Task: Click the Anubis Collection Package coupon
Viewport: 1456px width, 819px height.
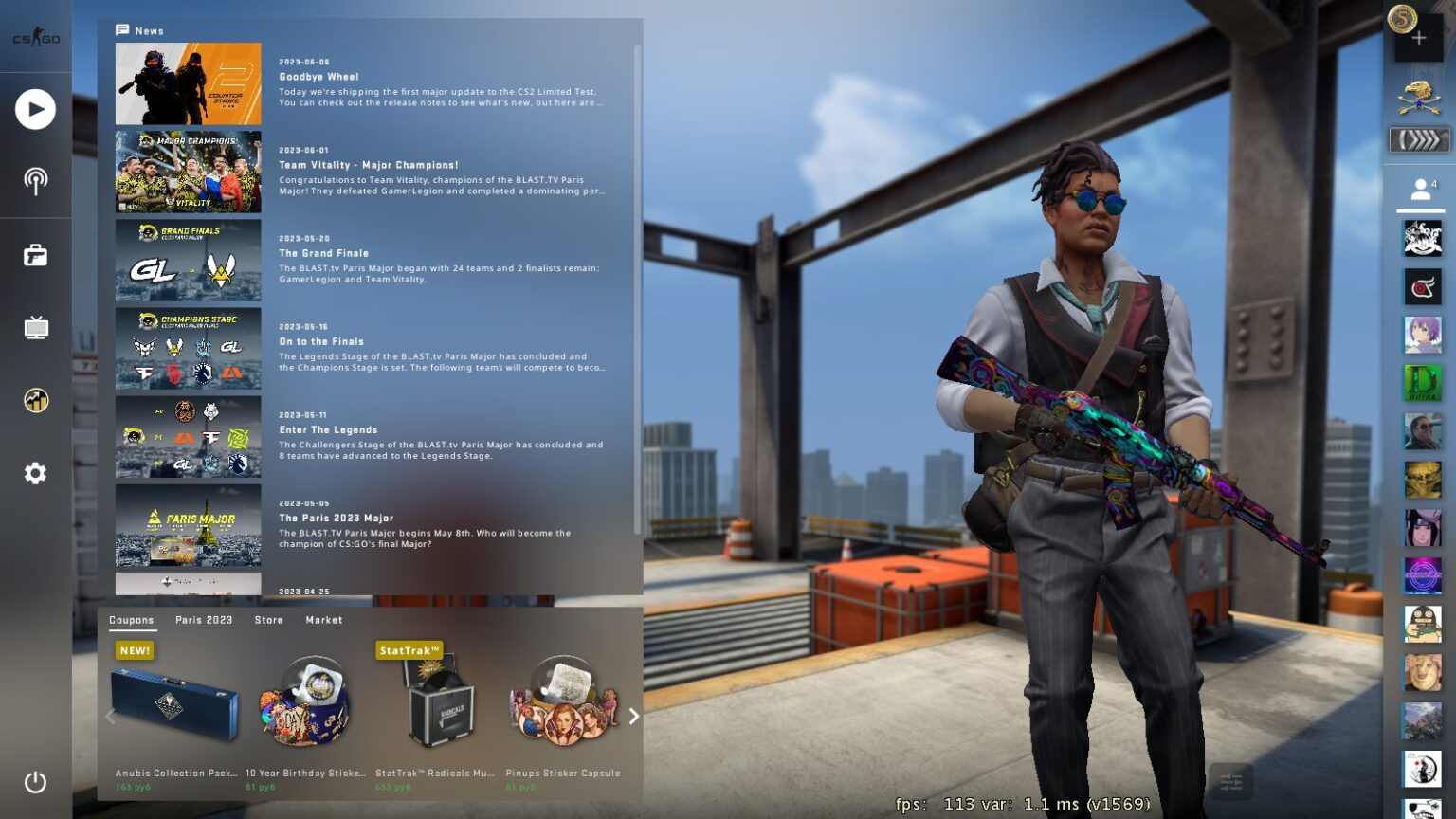Action: (176, 701)
